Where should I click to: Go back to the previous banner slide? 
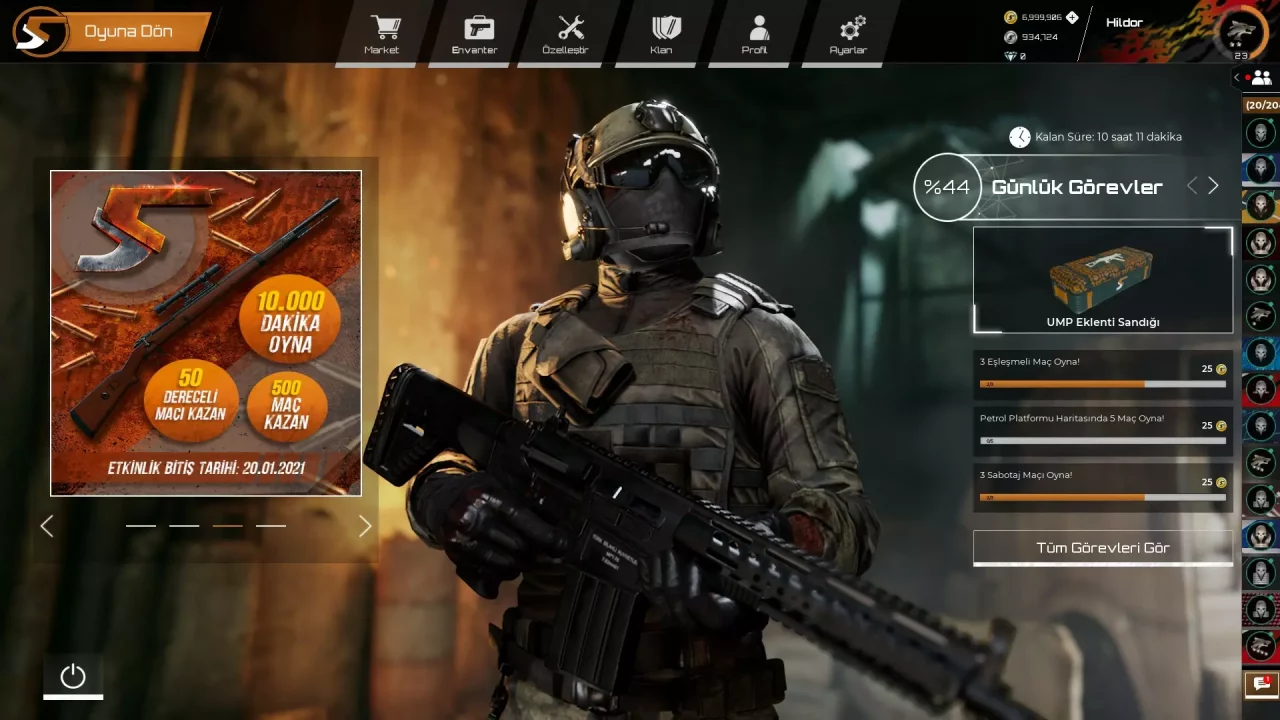click(x=46, y=526)
